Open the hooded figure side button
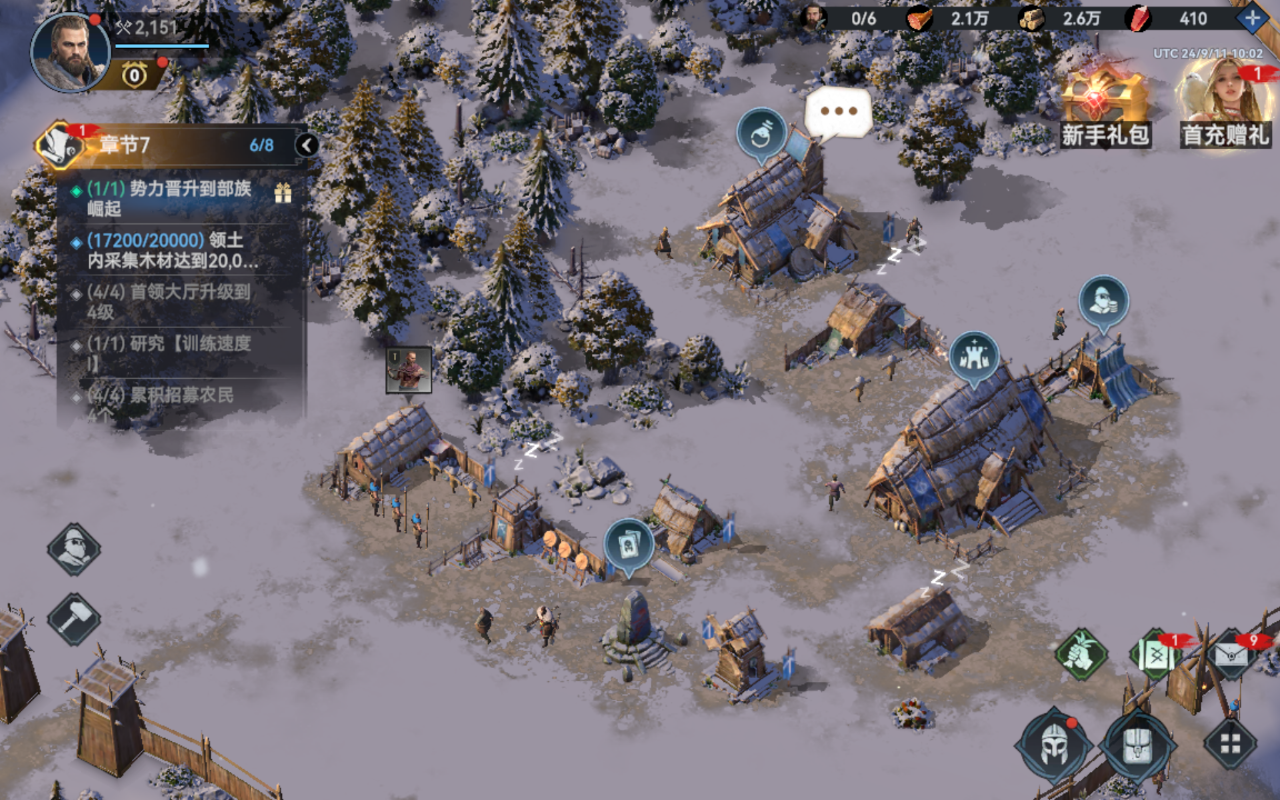This screenshot has width=1280, height=800. (74, 549)
